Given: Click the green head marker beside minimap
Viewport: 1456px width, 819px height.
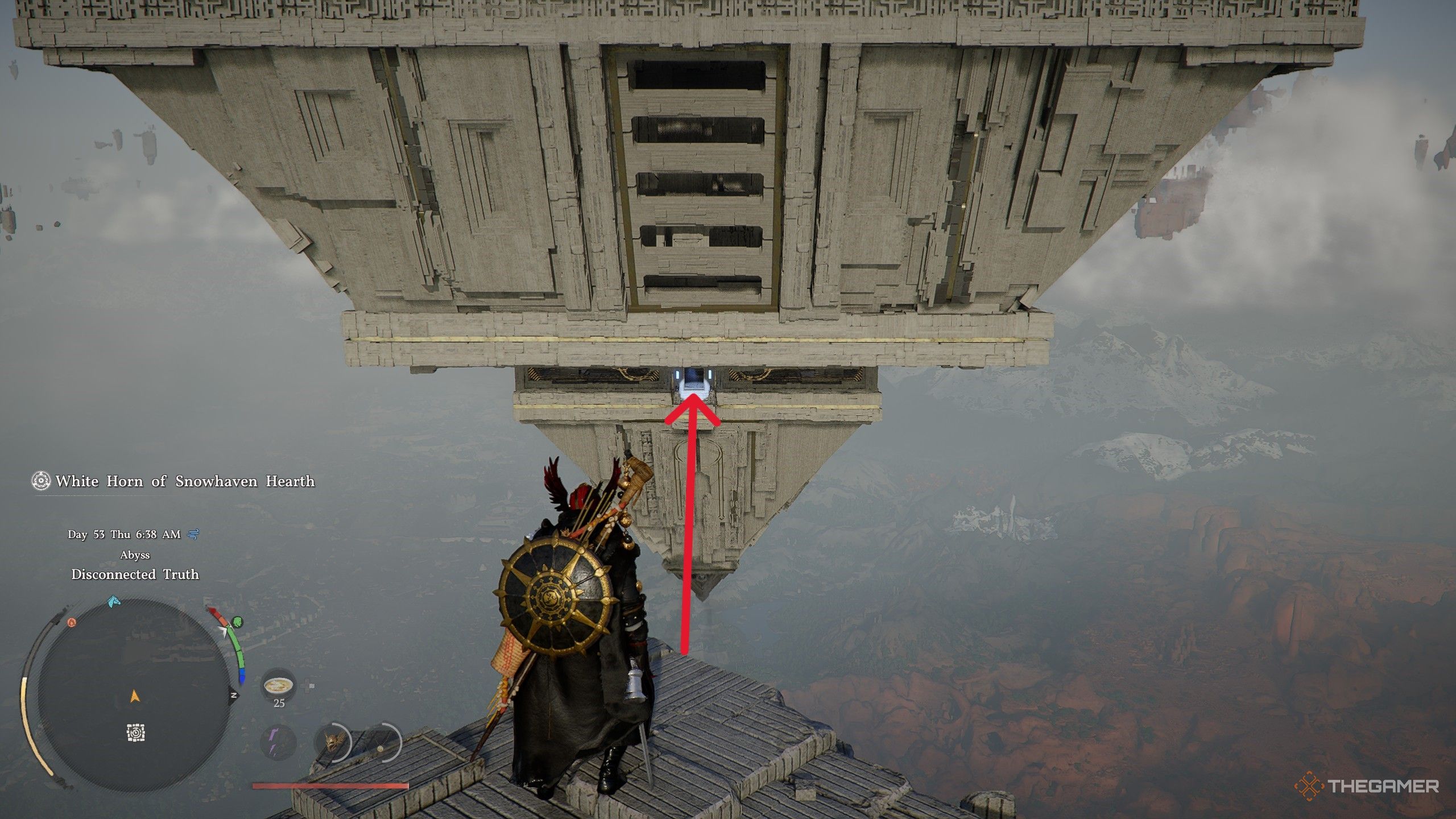Looking at the screenshot, I should (x=238, y=621).
